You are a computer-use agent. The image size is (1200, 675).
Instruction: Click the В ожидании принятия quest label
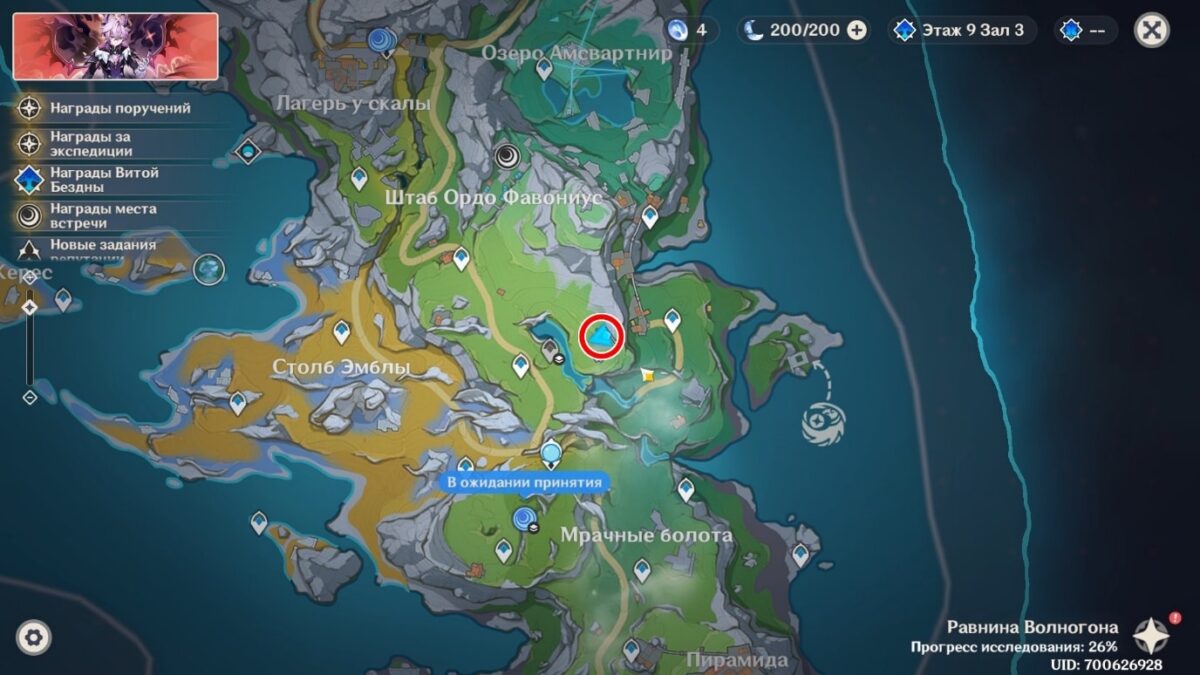[524, 483]
